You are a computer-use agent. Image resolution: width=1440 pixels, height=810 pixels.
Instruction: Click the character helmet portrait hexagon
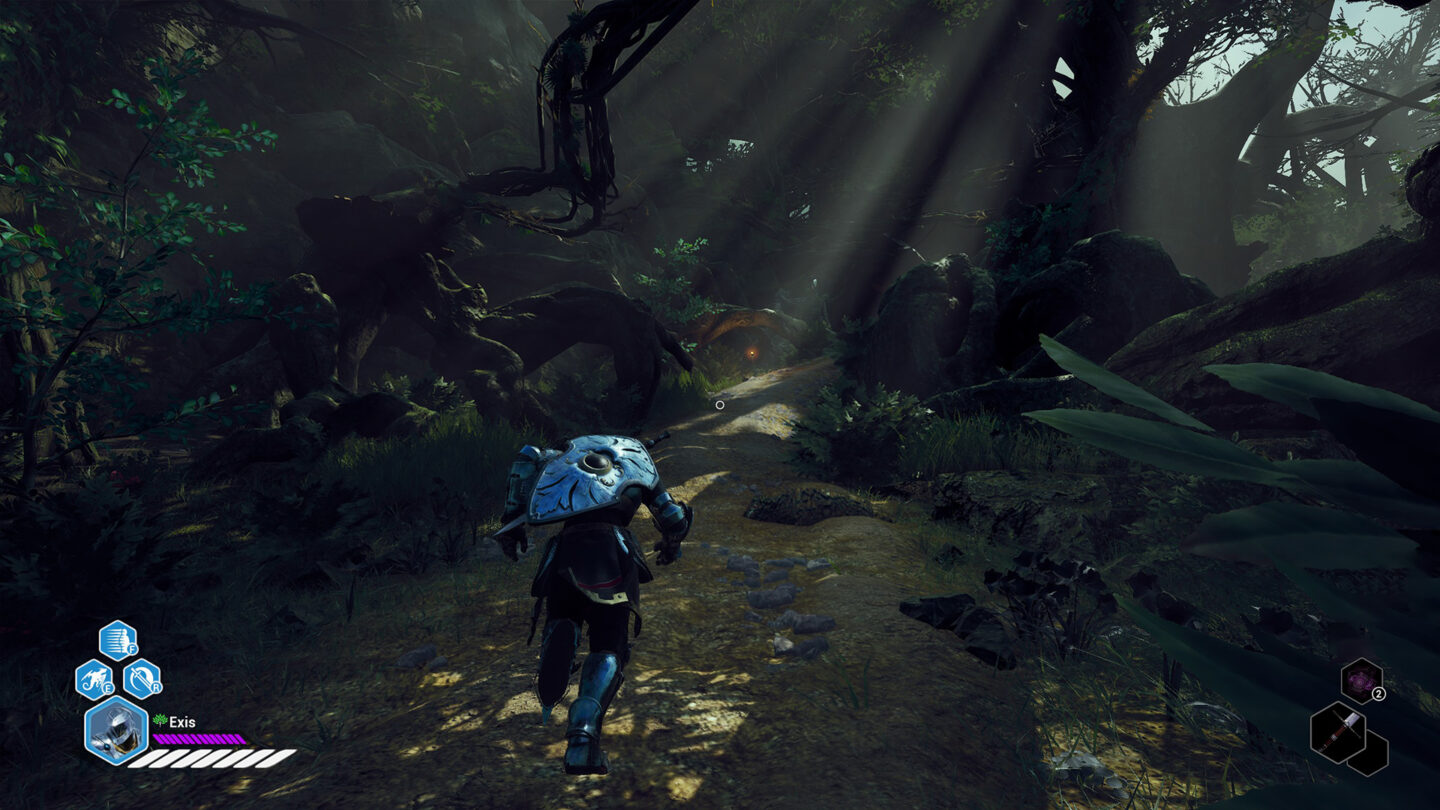[117, 734]
